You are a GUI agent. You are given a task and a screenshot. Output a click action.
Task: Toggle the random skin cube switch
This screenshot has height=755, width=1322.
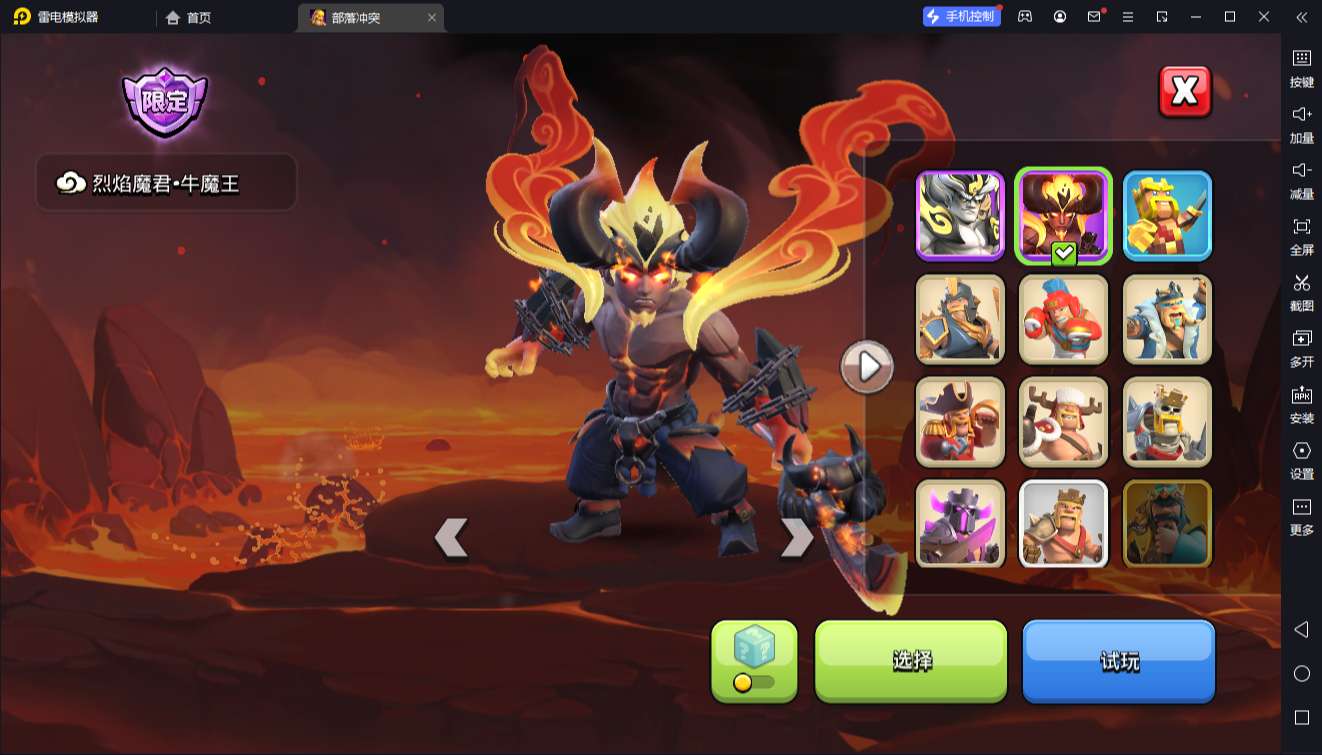tap(754, 661)
